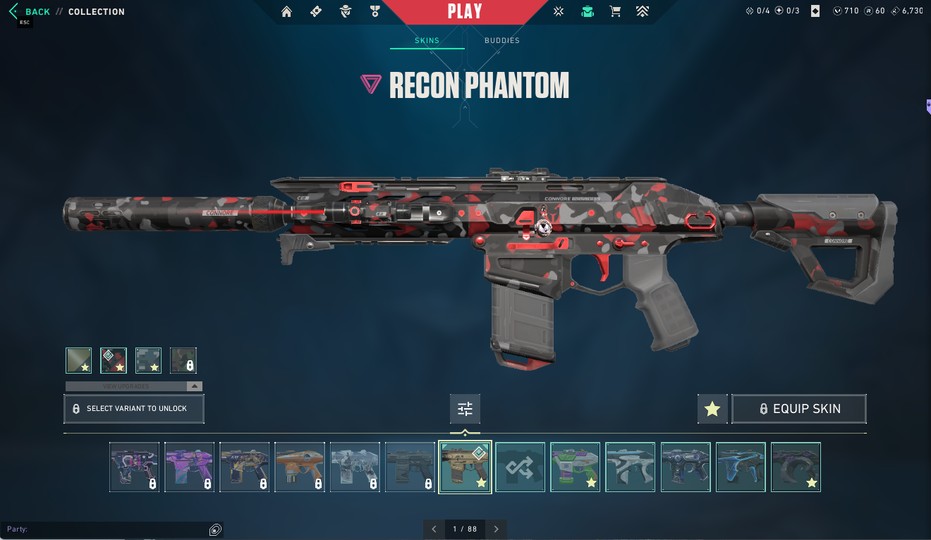This screenshot has width=931, height=540.
Task: Choose the green and purple Phantom thumbnail
Action: [x=575, y=467]
